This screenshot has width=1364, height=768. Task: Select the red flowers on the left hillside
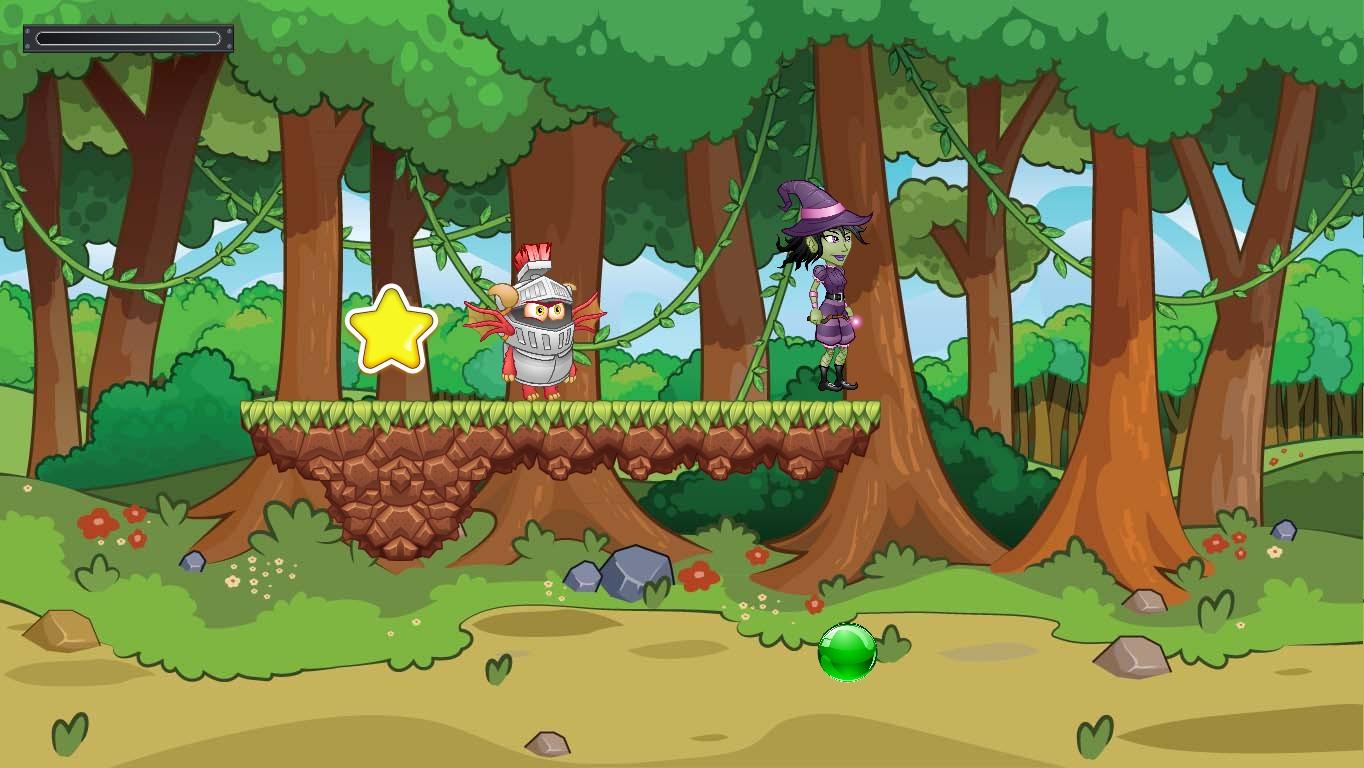click(x=100, y=522)
